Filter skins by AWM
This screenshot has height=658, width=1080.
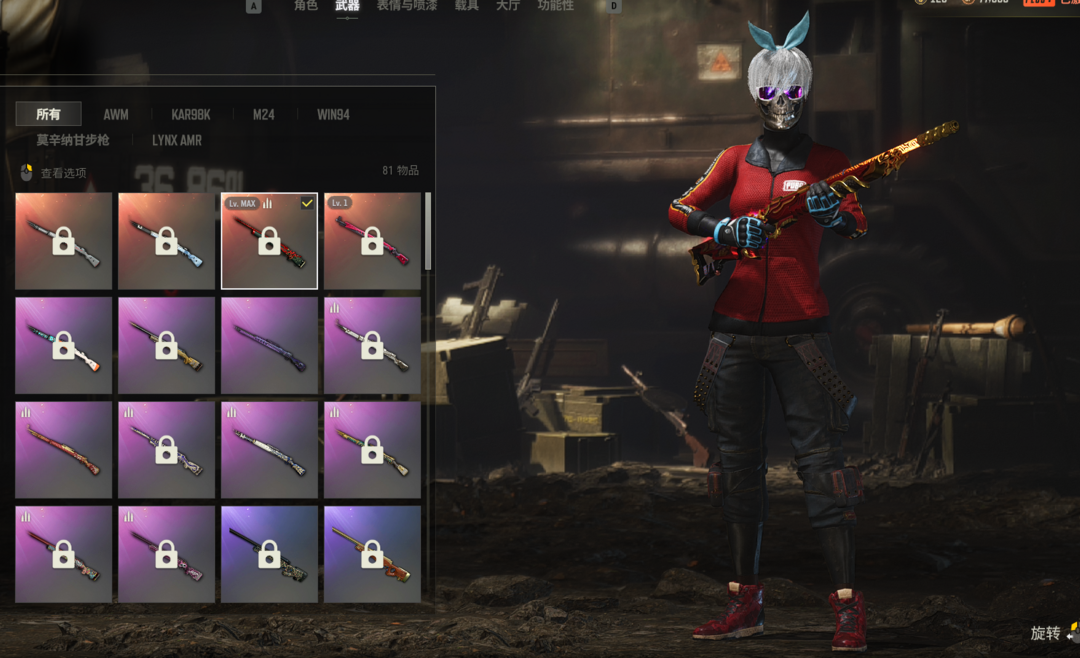[x=116, y=115]
